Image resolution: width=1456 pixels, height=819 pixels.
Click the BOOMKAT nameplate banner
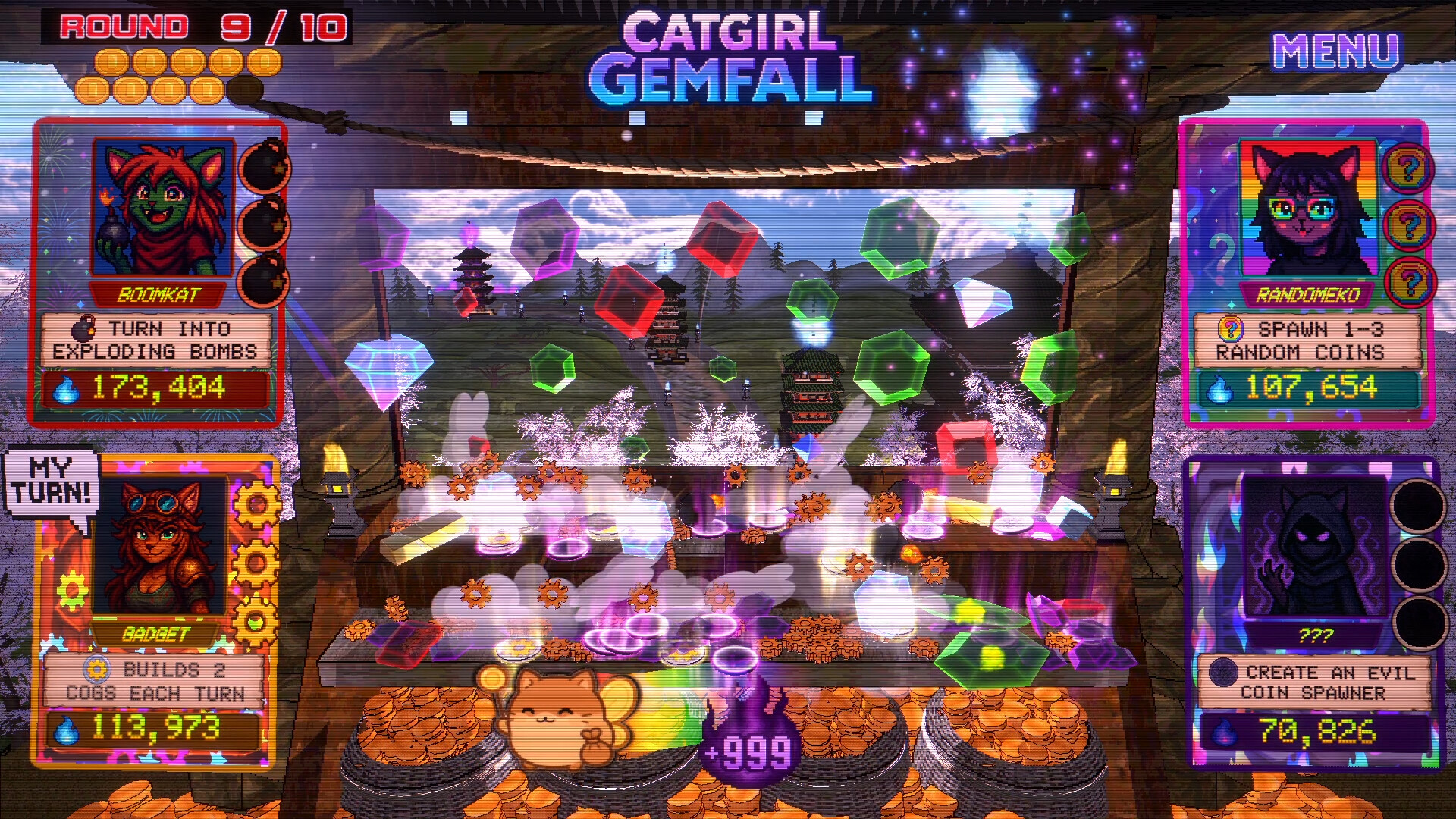[x=157, y=295]
